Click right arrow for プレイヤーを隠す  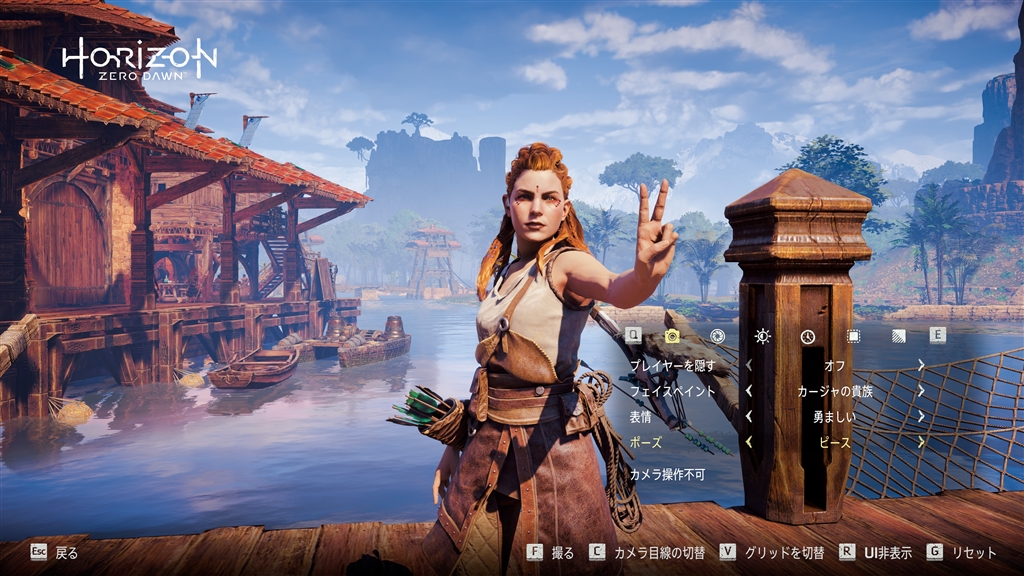921,366
